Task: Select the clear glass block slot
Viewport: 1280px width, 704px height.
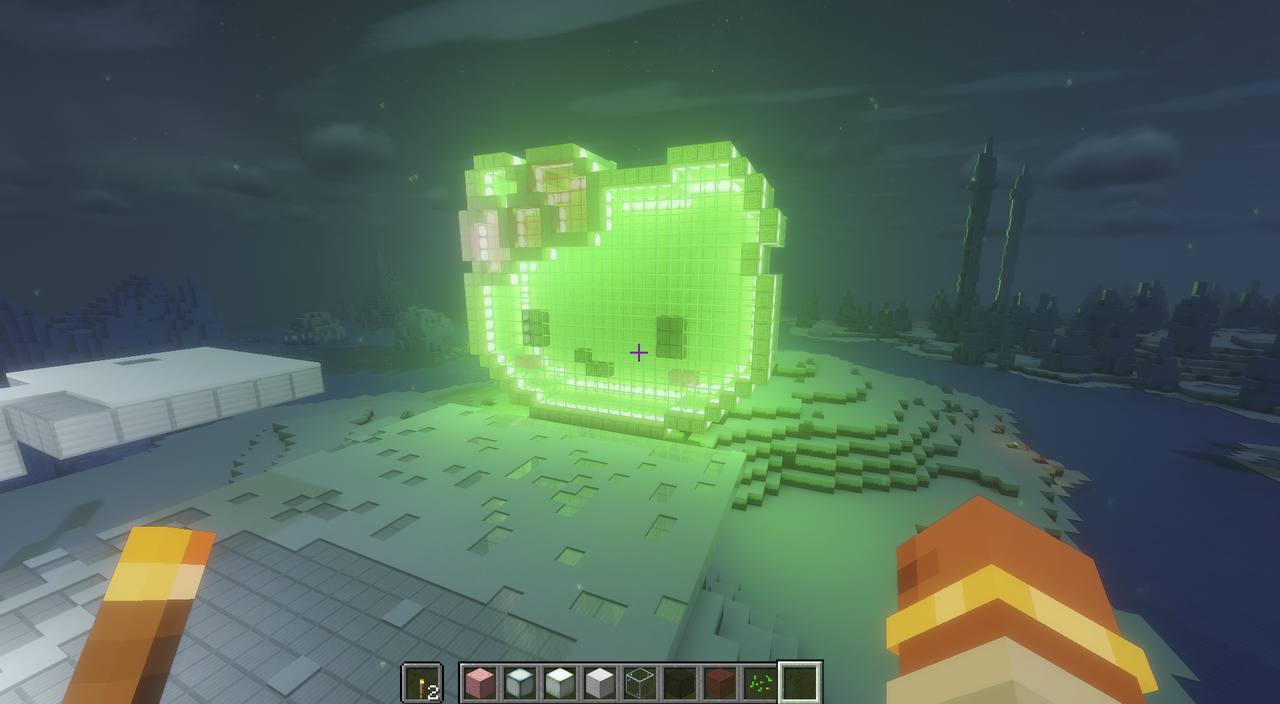Action: [x=640, y=683]
